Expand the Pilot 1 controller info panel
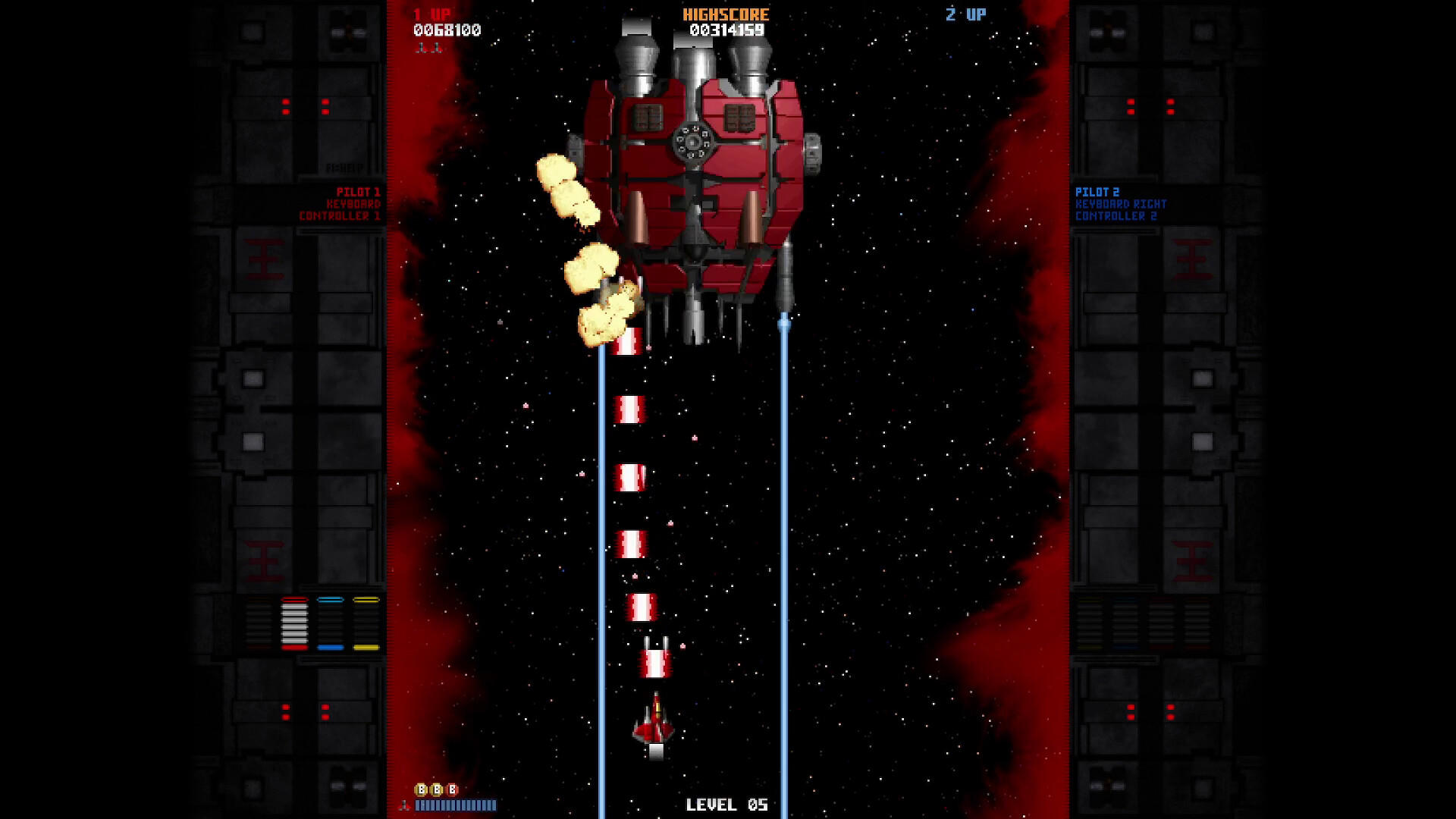The height and width of the screenshot is (819, 1456). pyautogui.click(x=353, y=205)
